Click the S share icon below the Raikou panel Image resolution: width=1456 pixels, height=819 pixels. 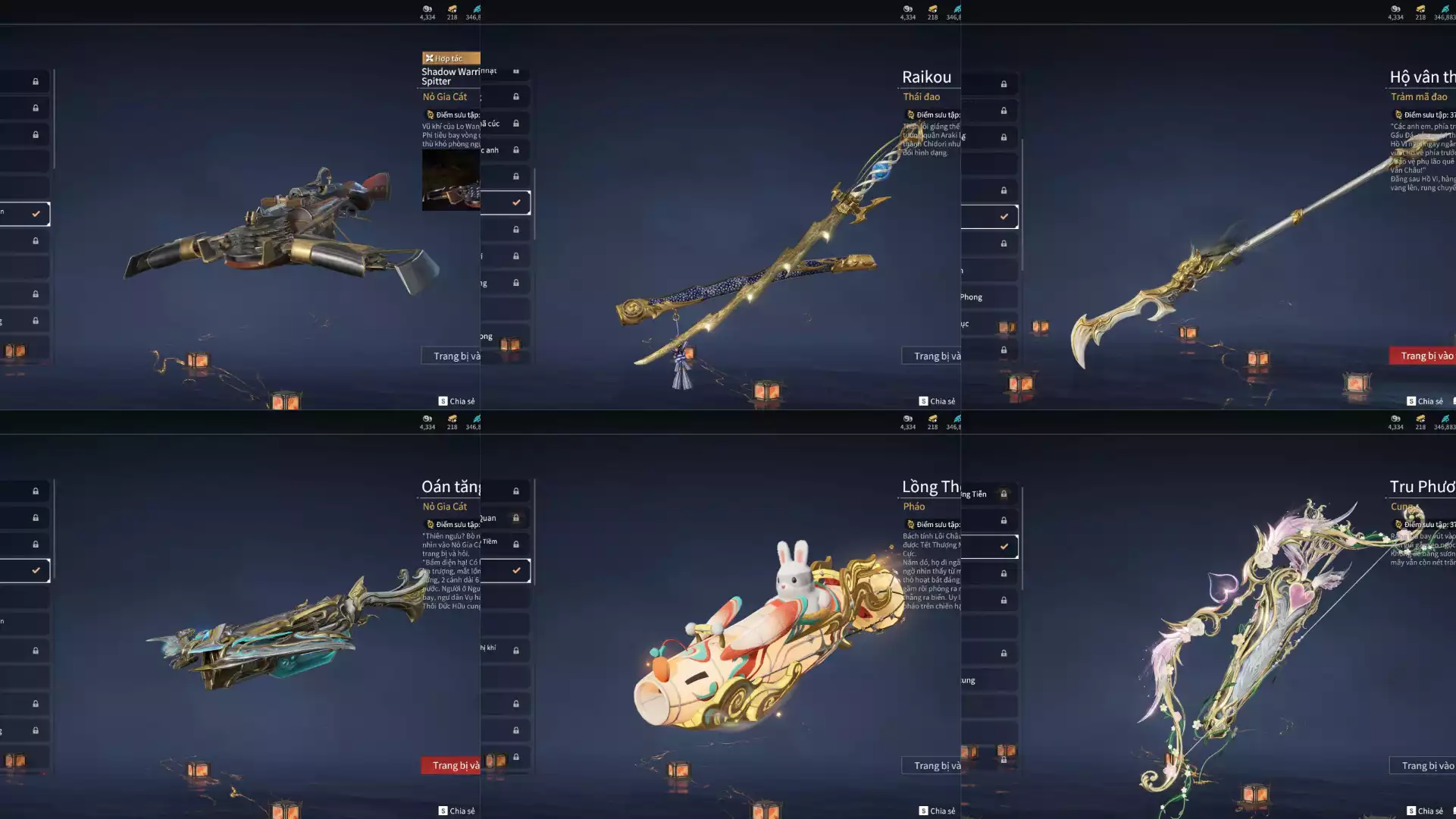point(923,400)
